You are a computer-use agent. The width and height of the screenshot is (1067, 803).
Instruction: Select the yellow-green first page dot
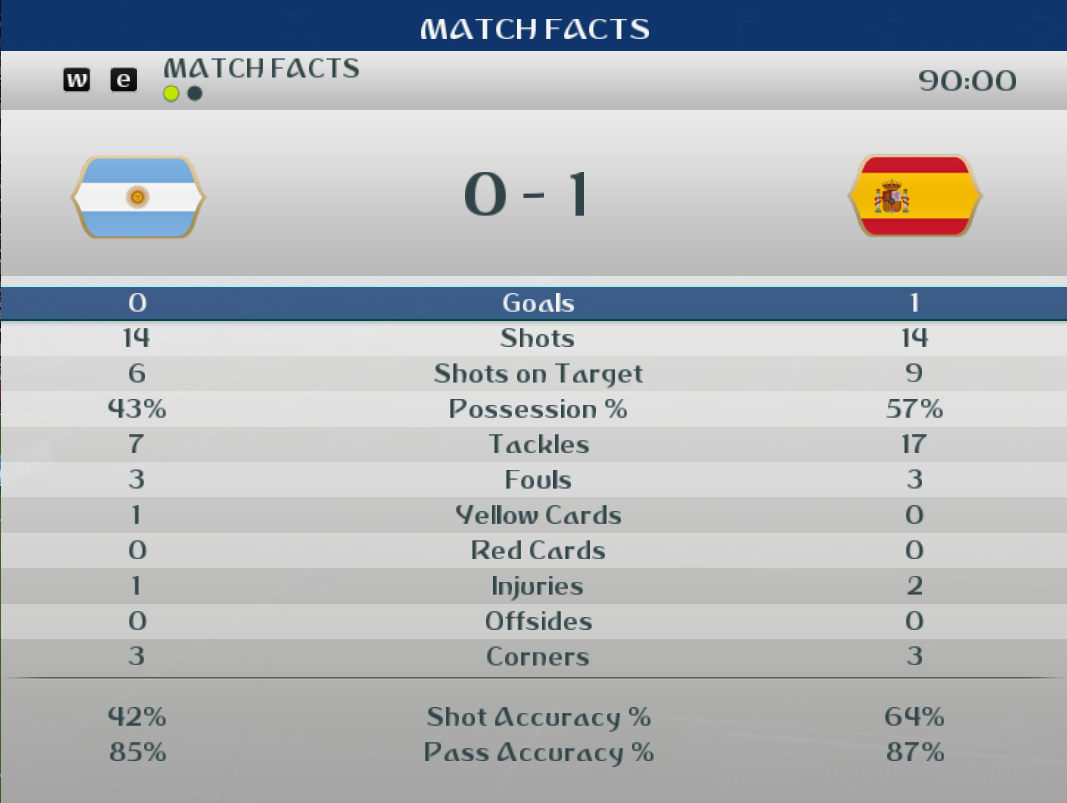pyautogui.click(x=171, y=94)
